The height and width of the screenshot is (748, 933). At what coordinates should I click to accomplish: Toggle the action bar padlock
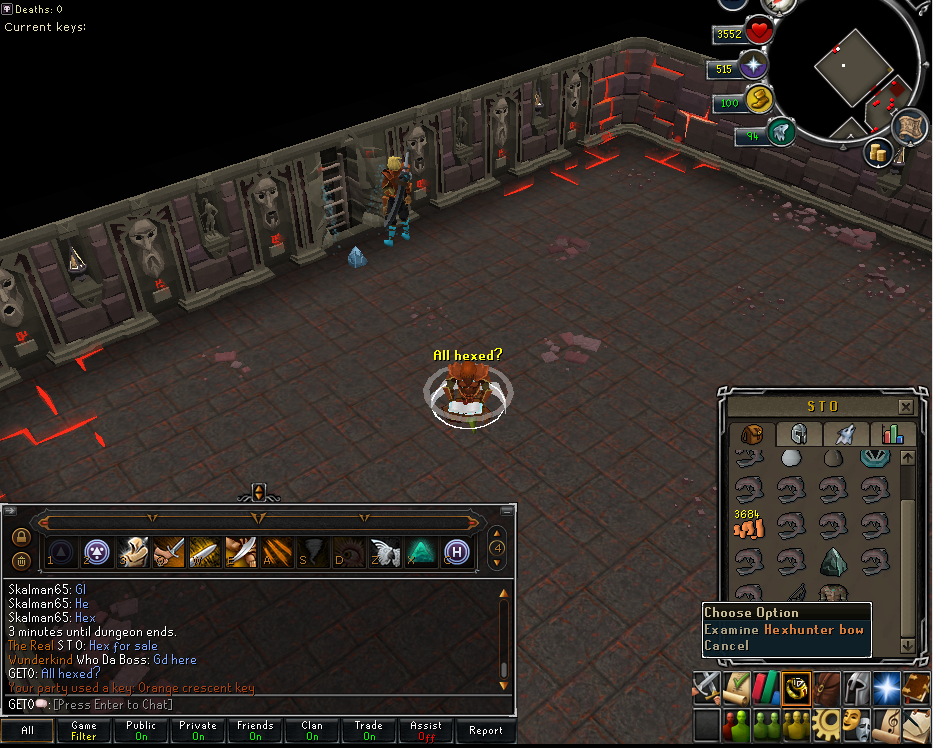[21, 536]
